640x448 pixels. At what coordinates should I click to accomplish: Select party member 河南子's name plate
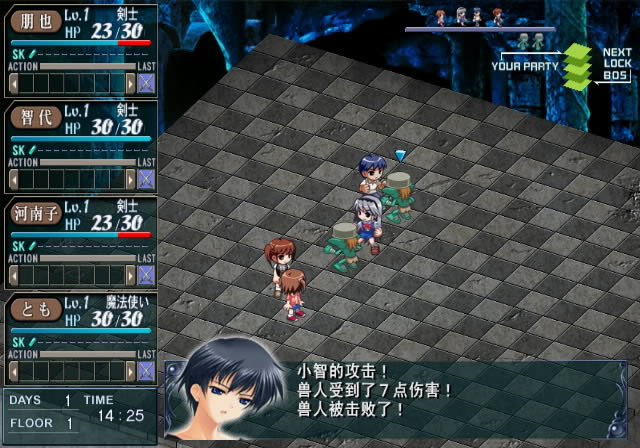[36, 212]
